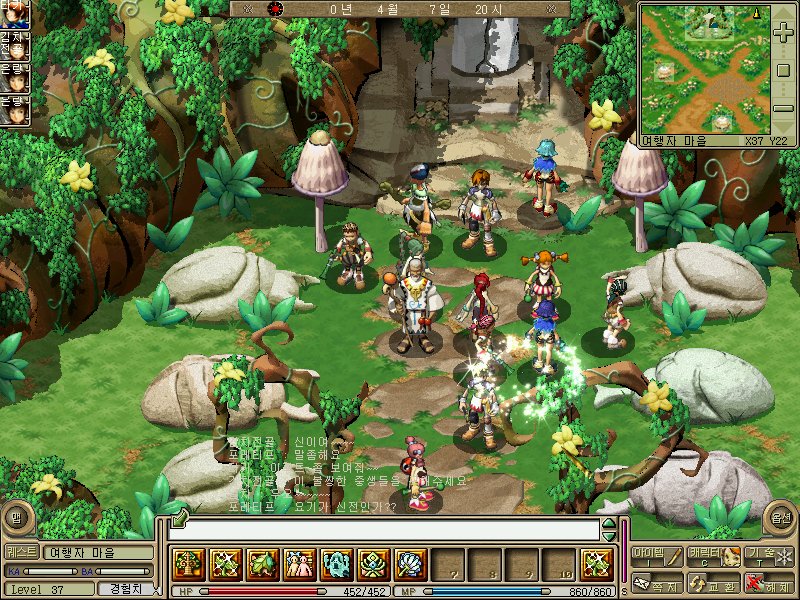Viewport: 800px width, 600px height.
Task: Start a trade with 교환 button
Action: point(712,583)
